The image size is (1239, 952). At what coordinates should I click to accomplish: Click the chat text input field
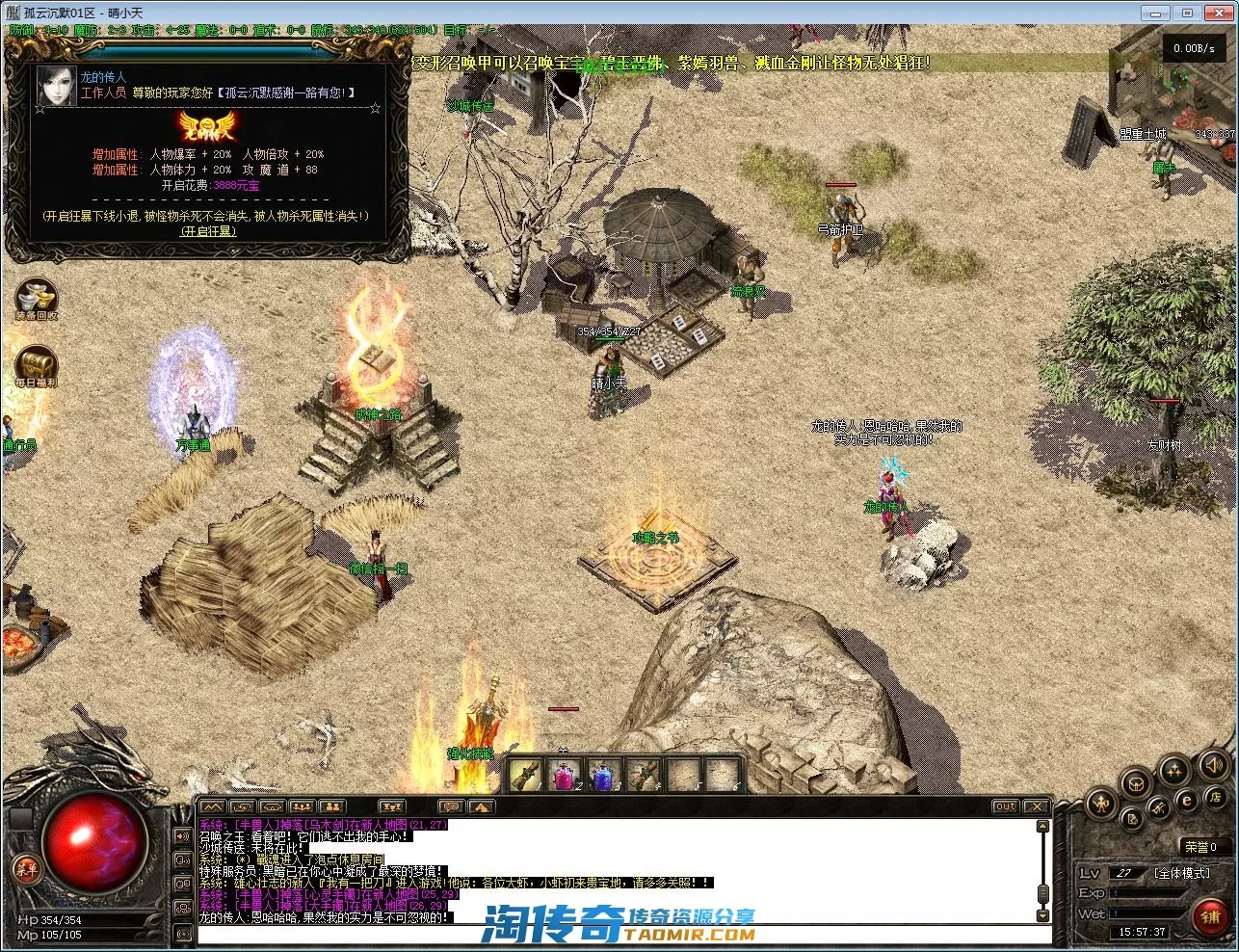click(617, 934)
